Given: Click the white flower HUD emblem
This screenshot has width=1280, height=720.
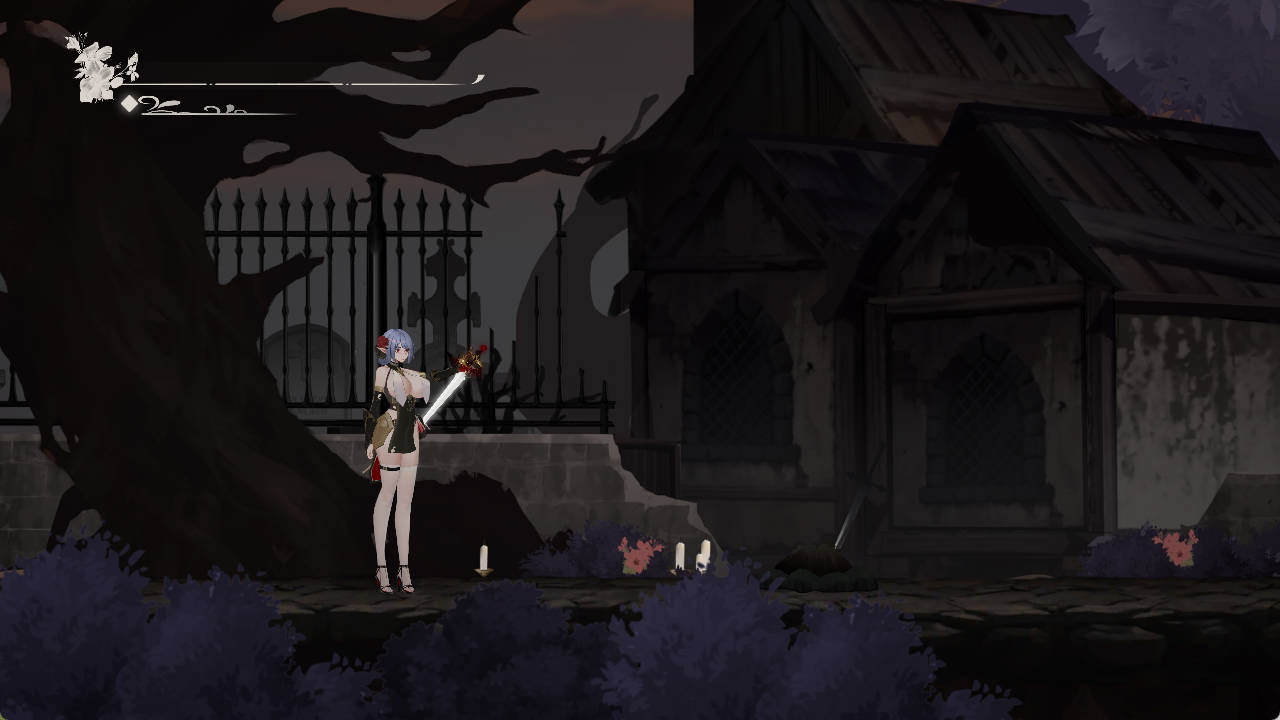Looking at the screenshot, I should pos(95,75).
